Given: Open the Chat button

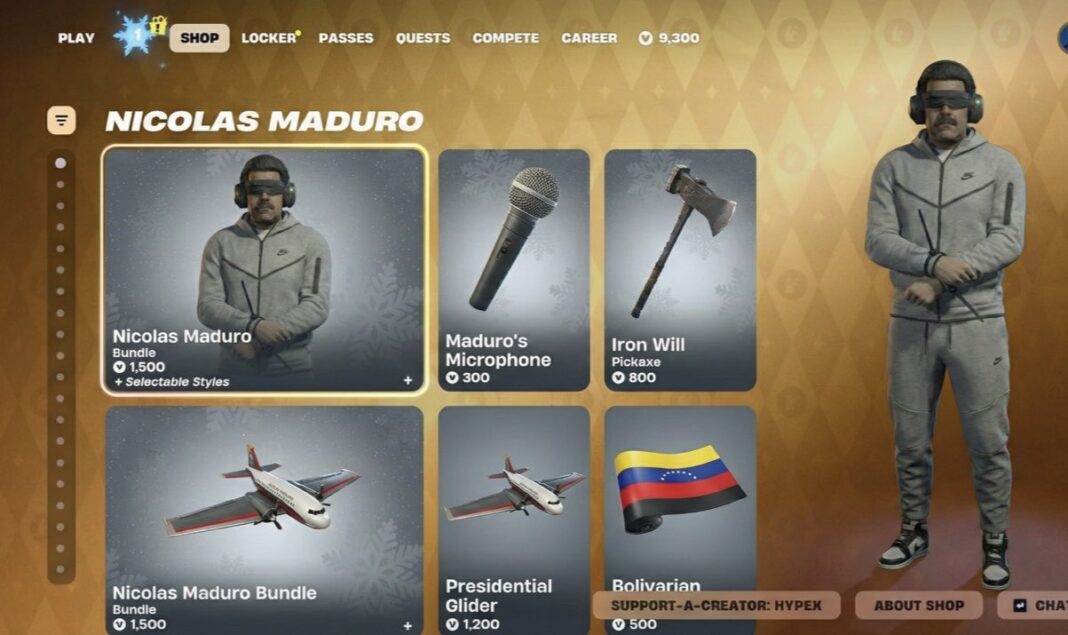Looking at the screenshot, I should [1038, 605].
